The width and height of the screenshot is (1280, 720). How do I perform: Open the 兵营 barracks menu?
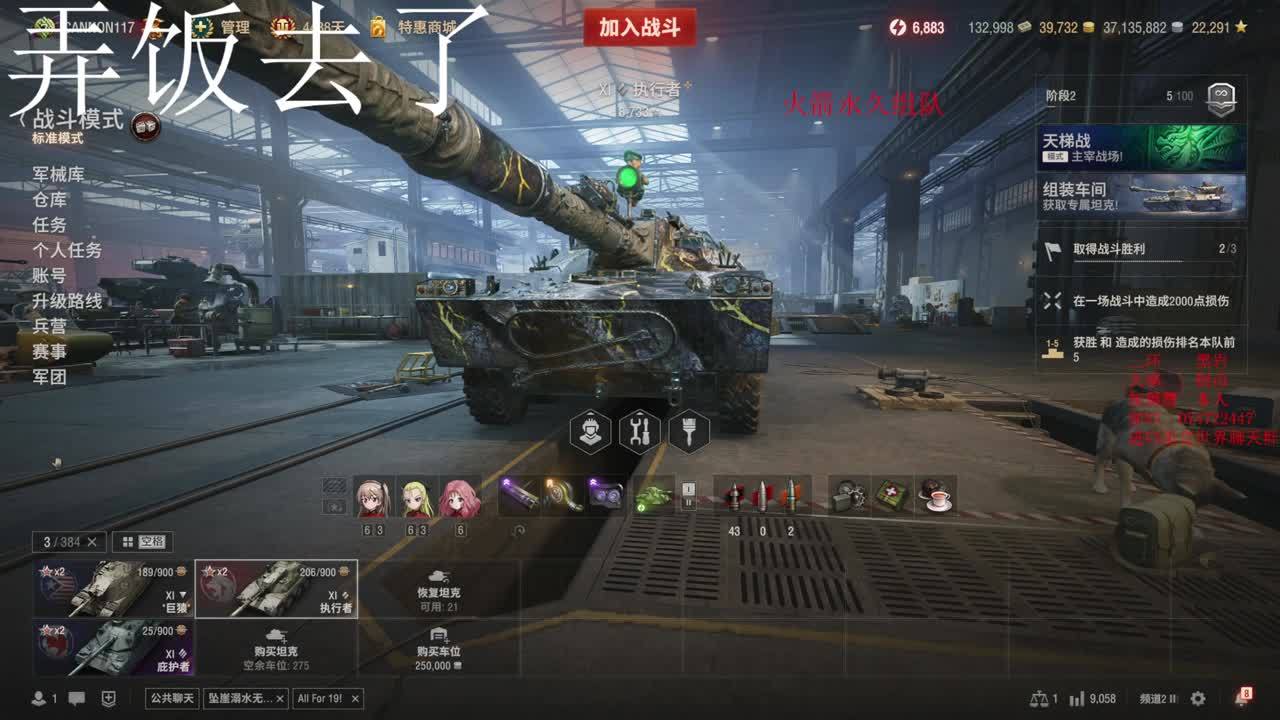(49, 326)
